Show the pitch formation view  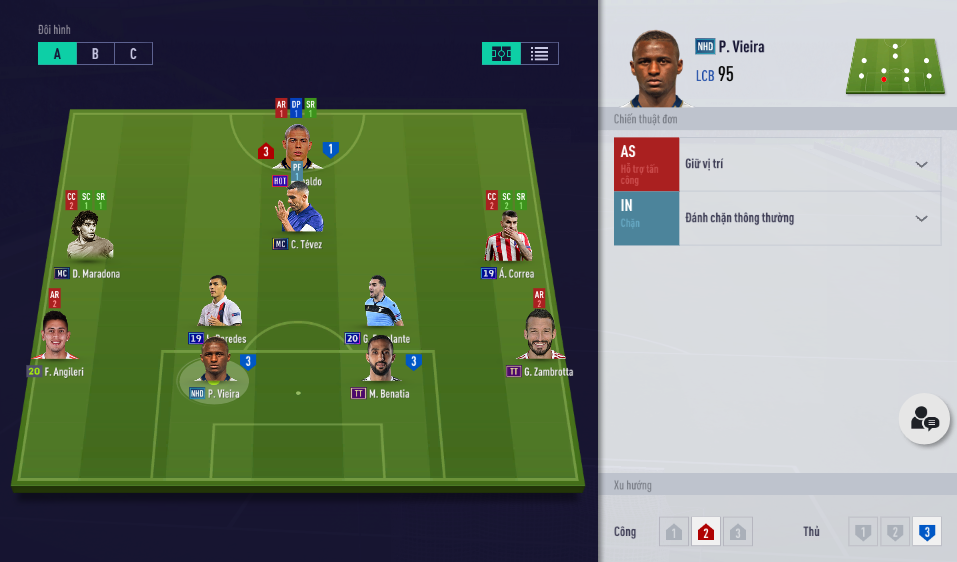pyautogui.click(x=501, y=54)
